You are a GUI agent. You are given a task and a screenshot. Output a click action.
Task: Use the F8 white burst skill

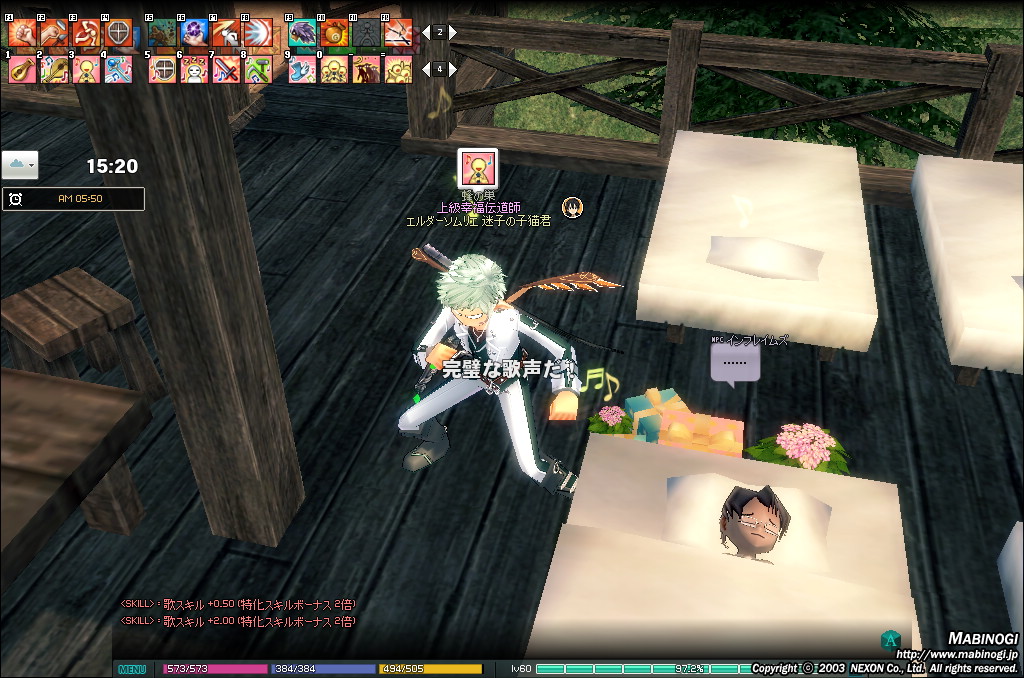(x=258, y=34)
